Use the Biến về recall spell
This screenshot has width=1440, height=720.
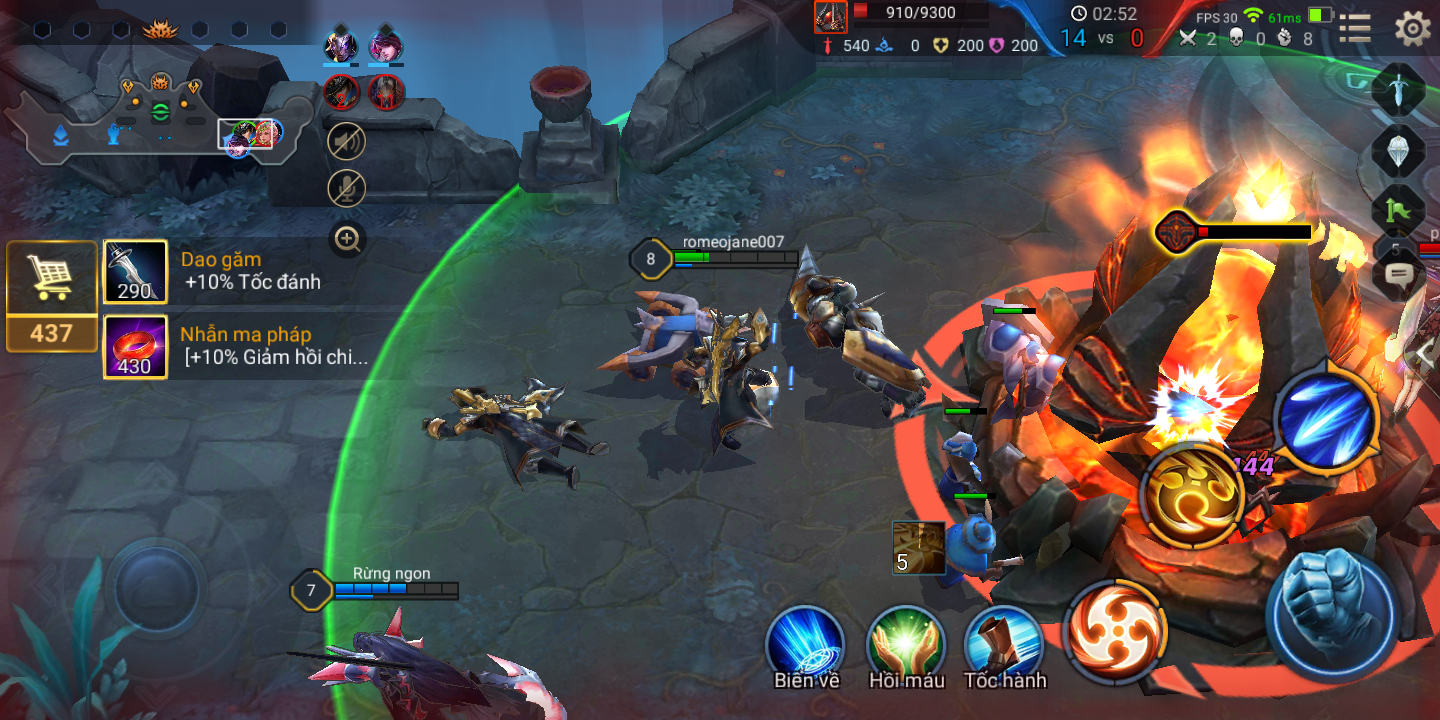pos(805,643)
